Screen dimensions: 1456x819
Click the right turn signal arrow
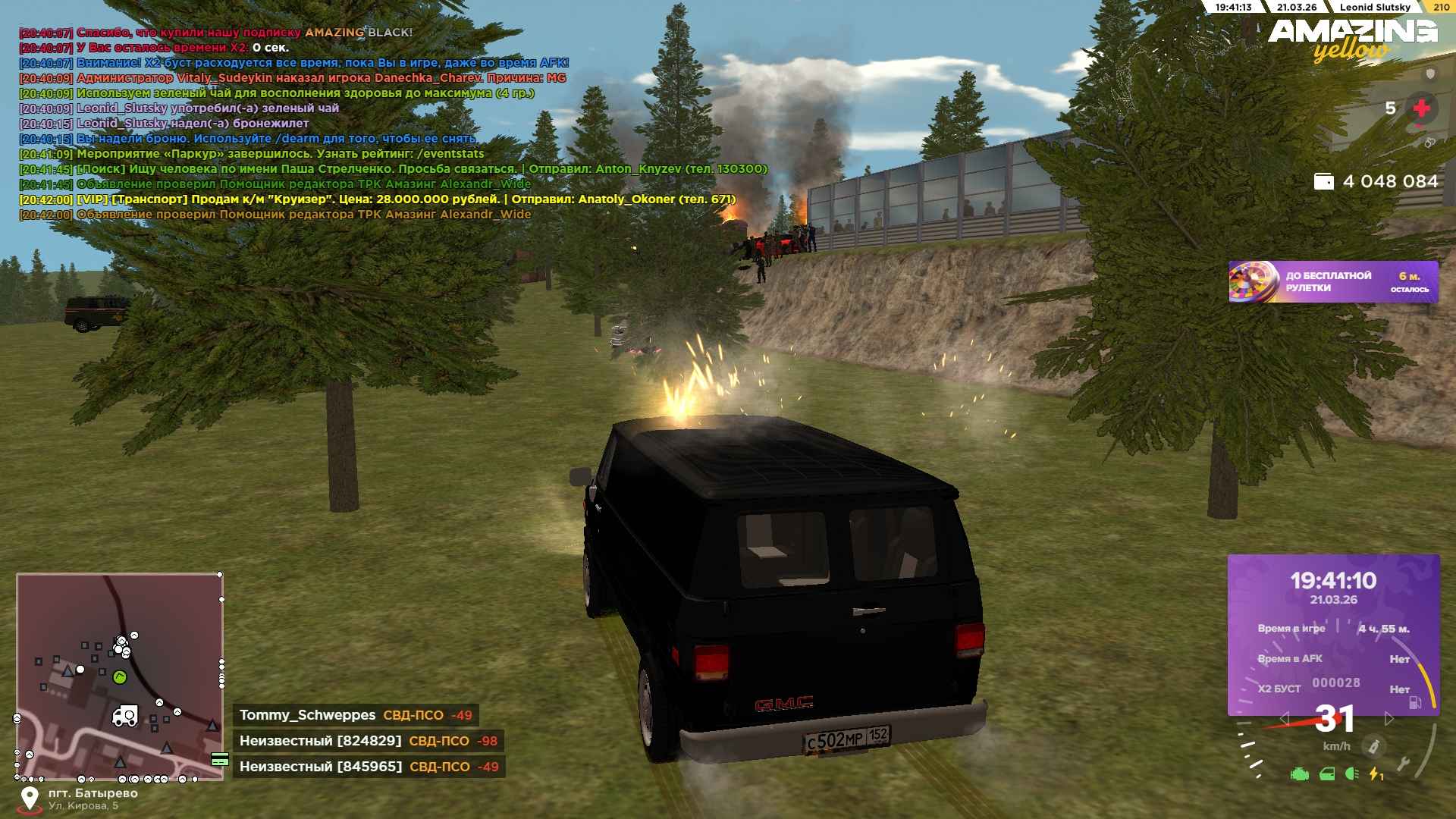click(1389, 718)
